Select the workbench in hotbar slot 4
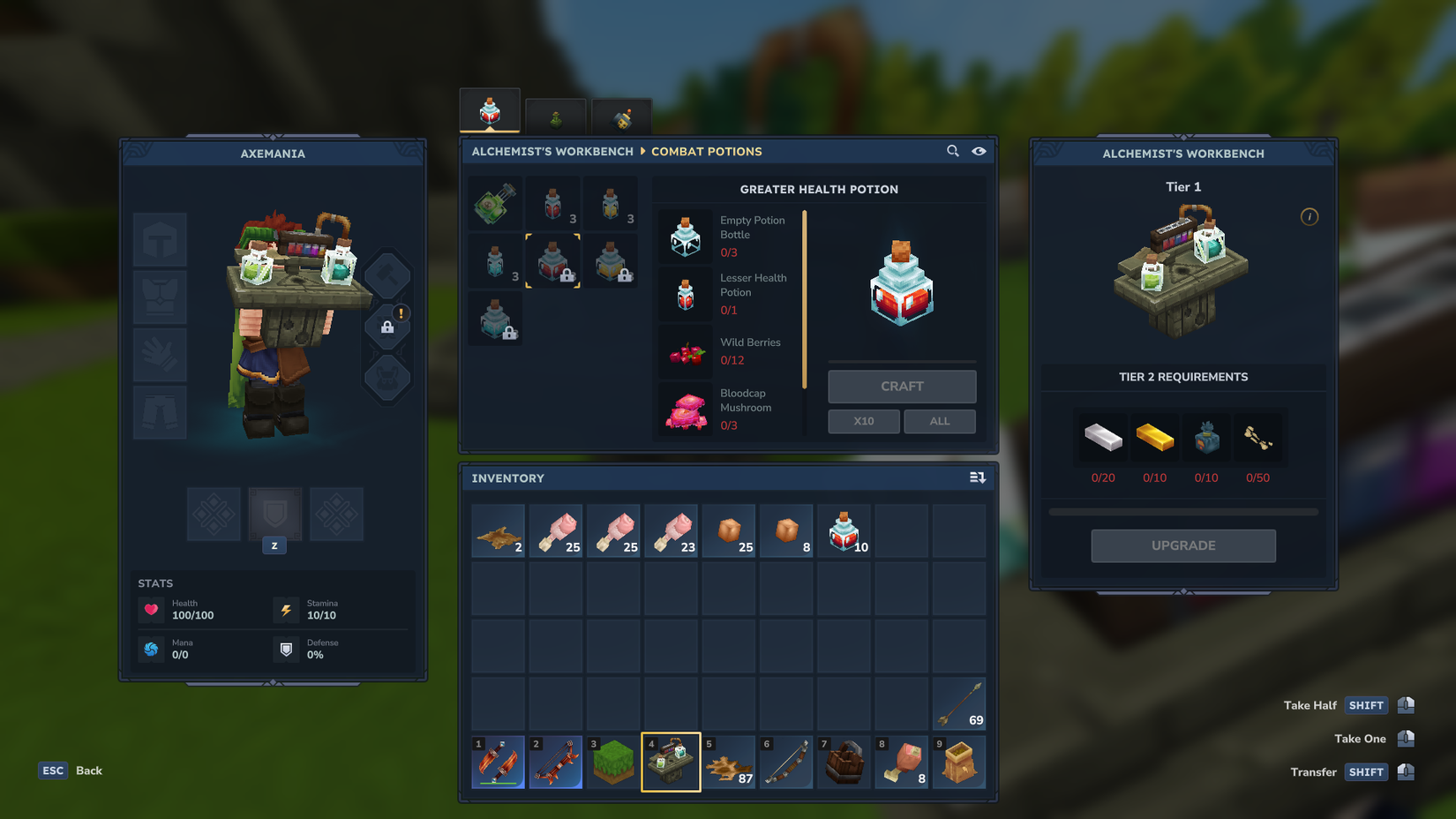Viewport: 1456px width, 819px height. 671,761
